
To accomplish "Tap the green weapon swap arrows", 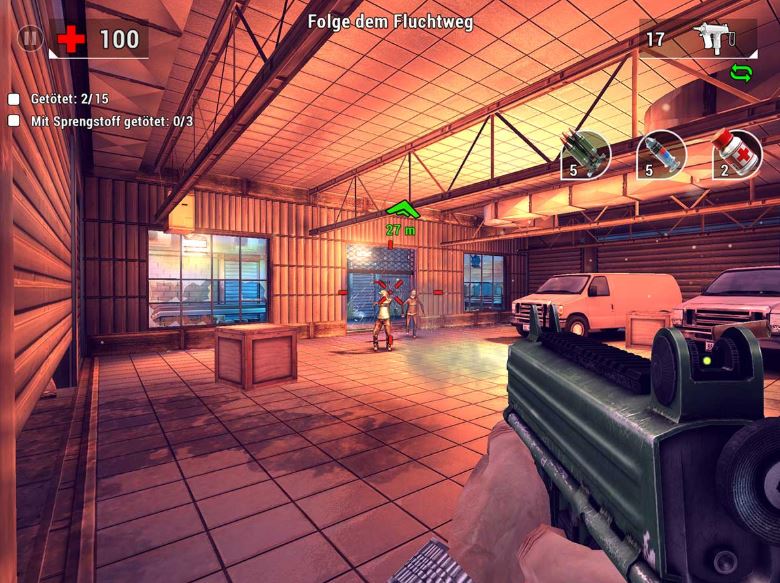I will [x=741, y=72].
